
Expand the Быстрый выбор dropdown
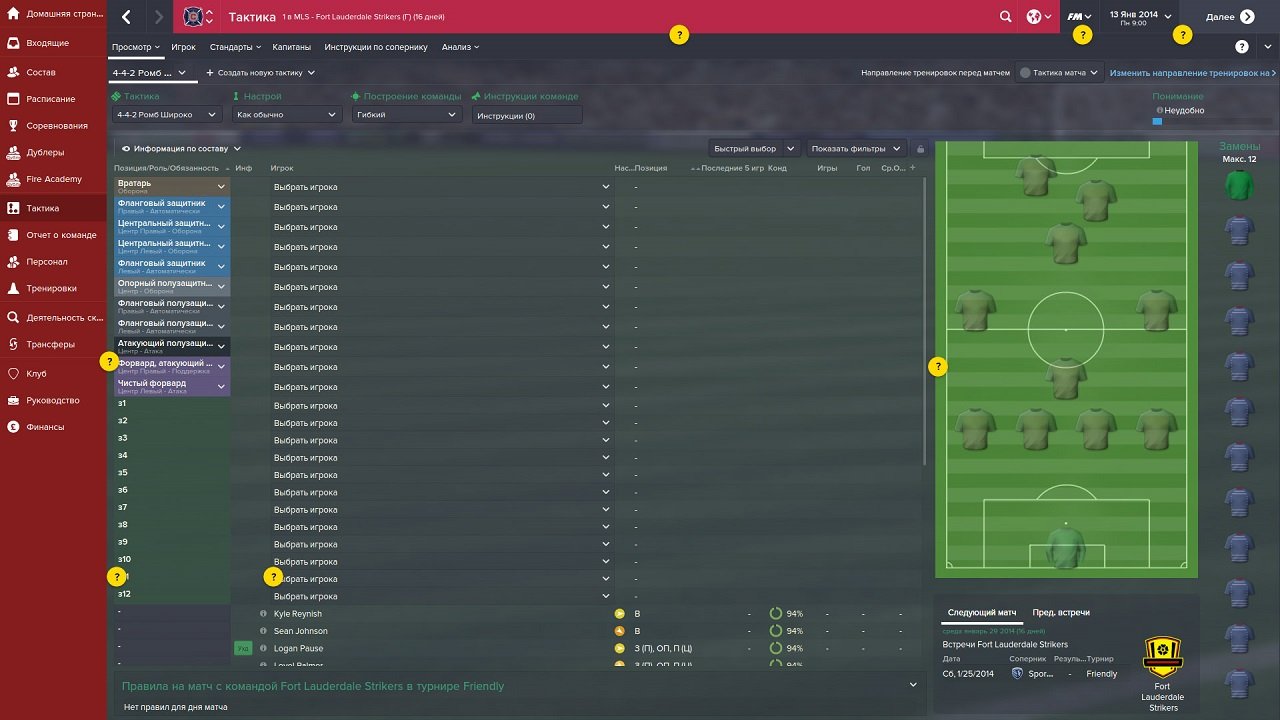pyautogui.click(x=753, y=148)
